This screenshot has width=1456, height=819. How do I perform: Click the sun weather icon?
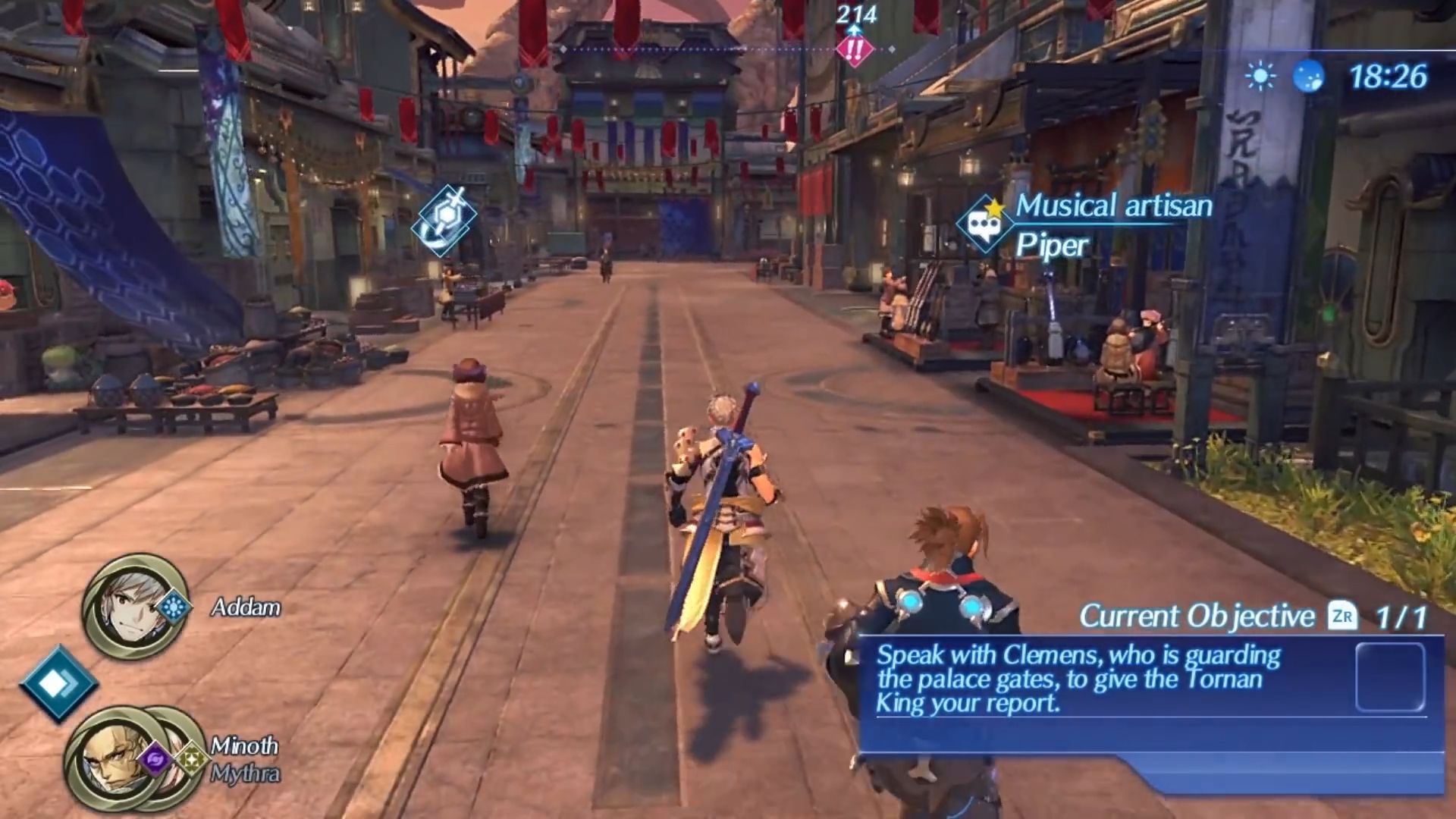[x=1260, y=77]
